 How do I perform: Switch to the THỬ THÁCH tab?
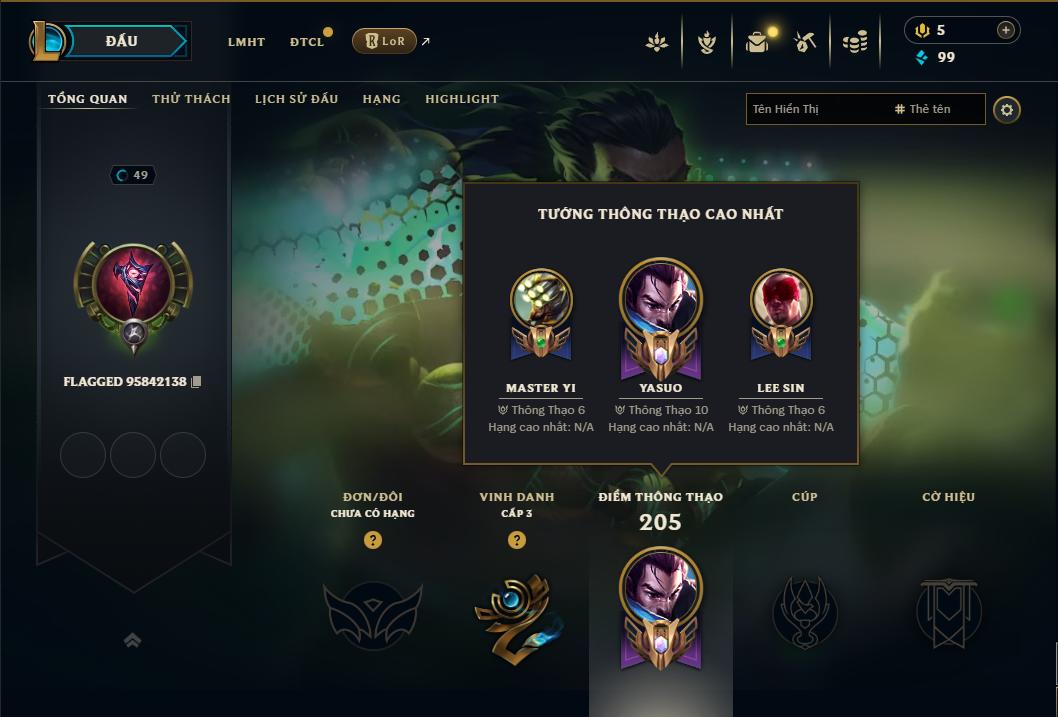[x=191, y=99]
